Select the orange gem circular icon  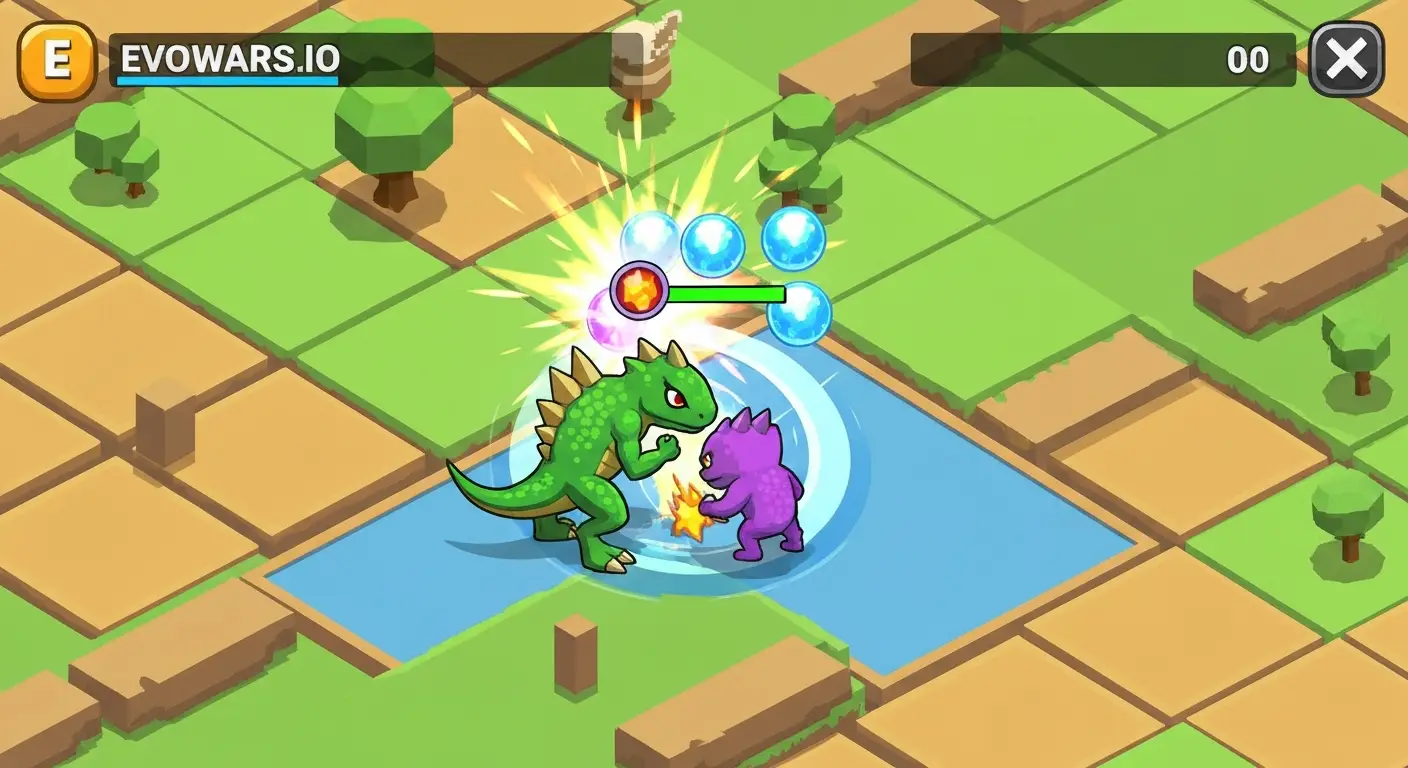(x=641, y=290)
